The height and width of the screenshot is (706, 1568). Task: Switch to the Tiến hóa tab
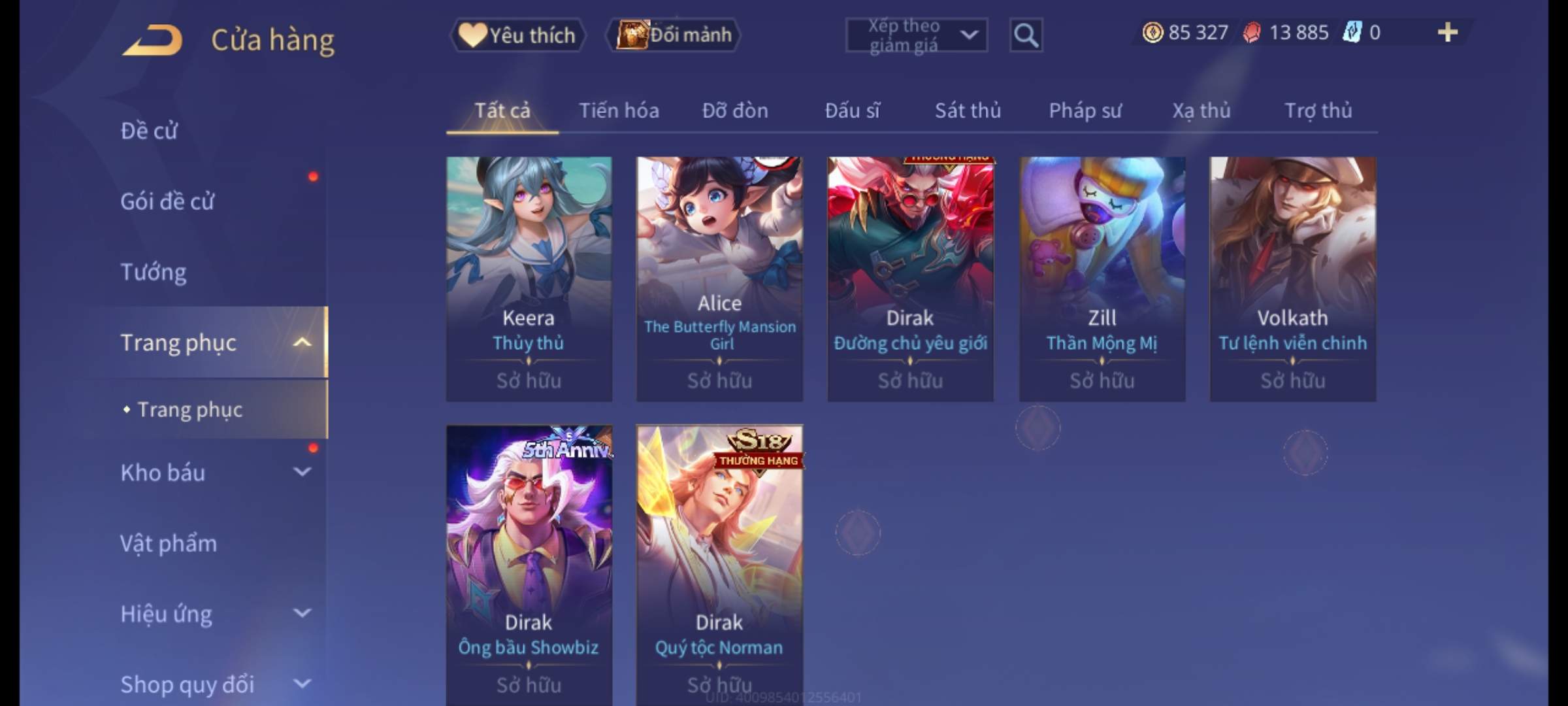click(619, 110)
